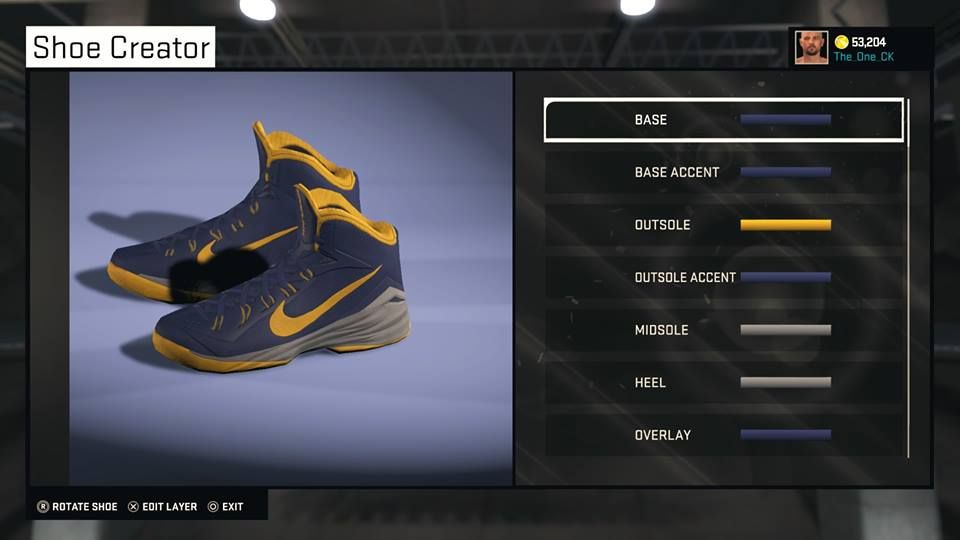Viewport: 960px width, 540px height.
Task: Select the Outsole Accent row
Action: [x=723, y=277]
